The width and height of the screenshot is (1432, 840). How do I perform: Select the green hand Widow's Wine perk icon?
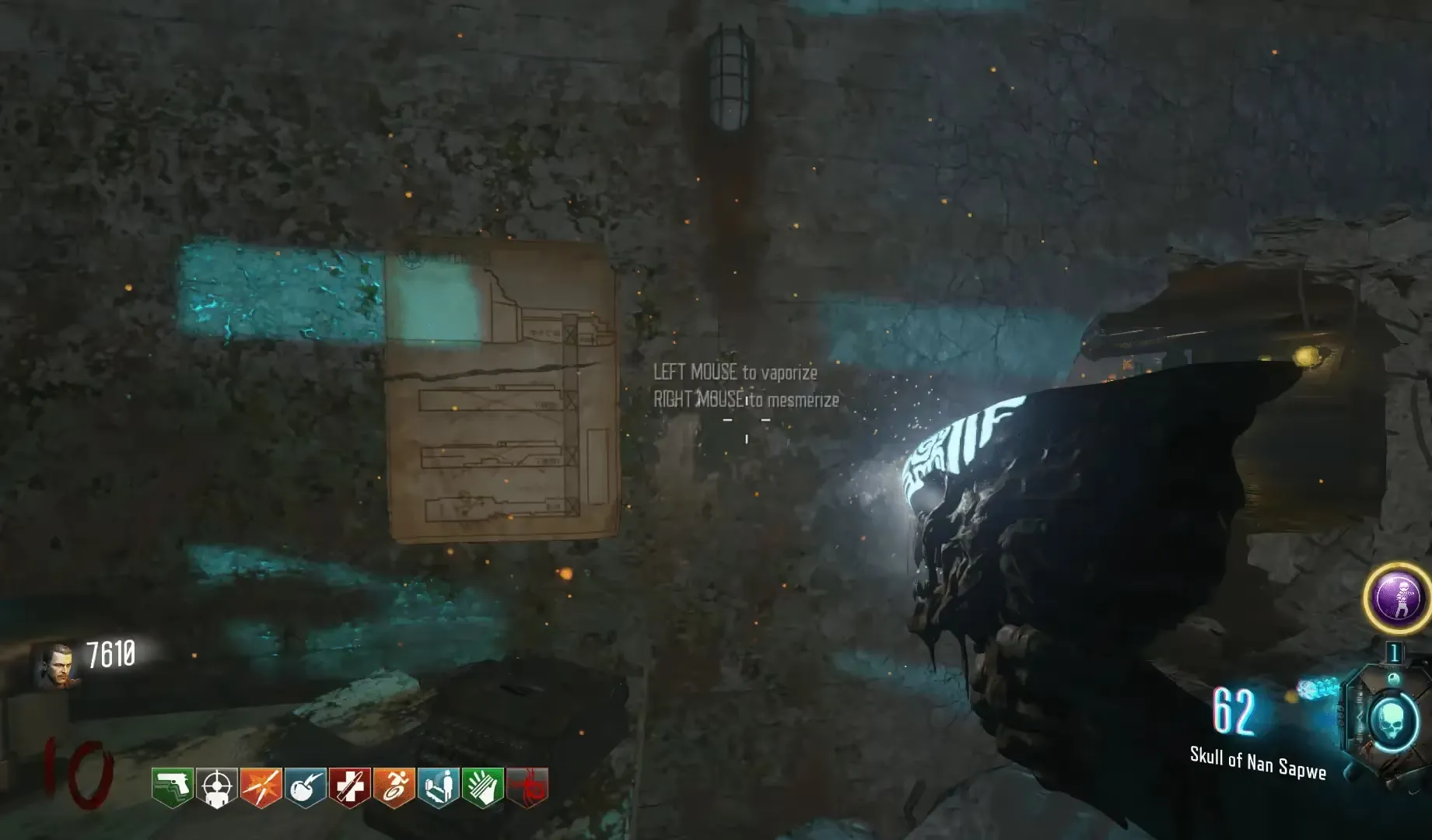tap(482, 788)
